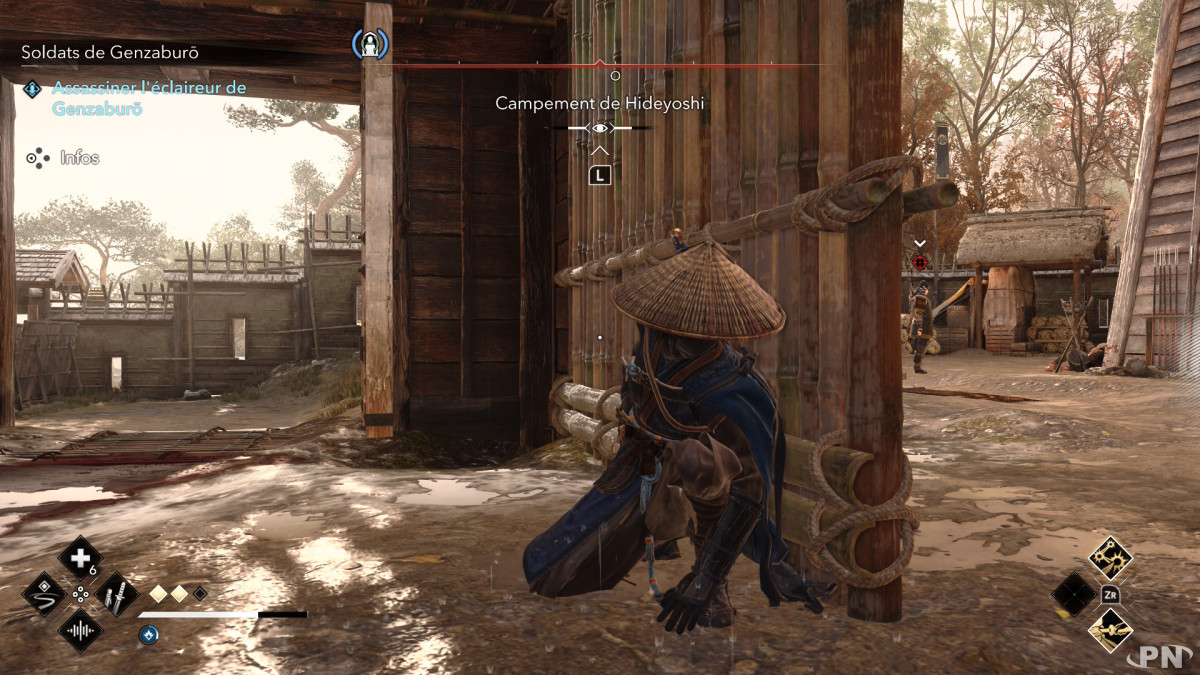The image size is (1200, 675).
Task: Click the red enemy marker icon
Action: pyautogui.click(x=920, y=262)
